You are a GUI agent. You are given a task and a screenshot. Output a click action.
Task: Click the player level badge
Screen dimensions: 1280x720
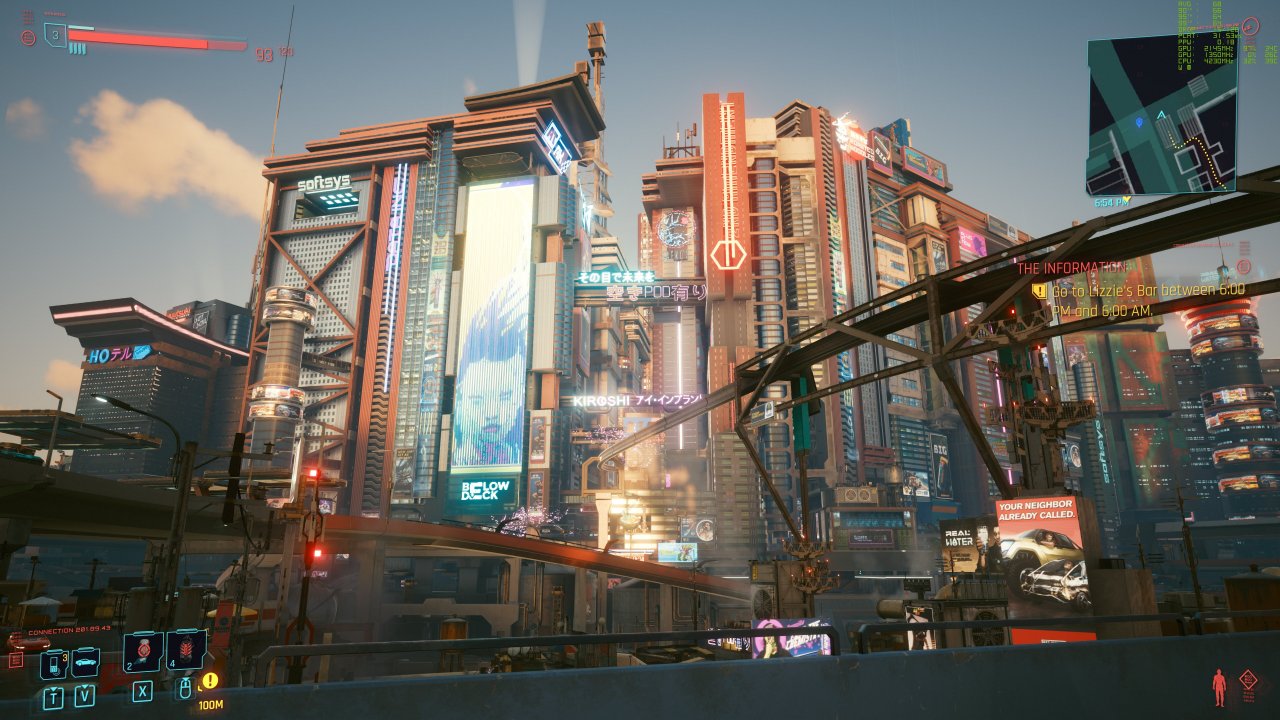[x=56, y=35]
